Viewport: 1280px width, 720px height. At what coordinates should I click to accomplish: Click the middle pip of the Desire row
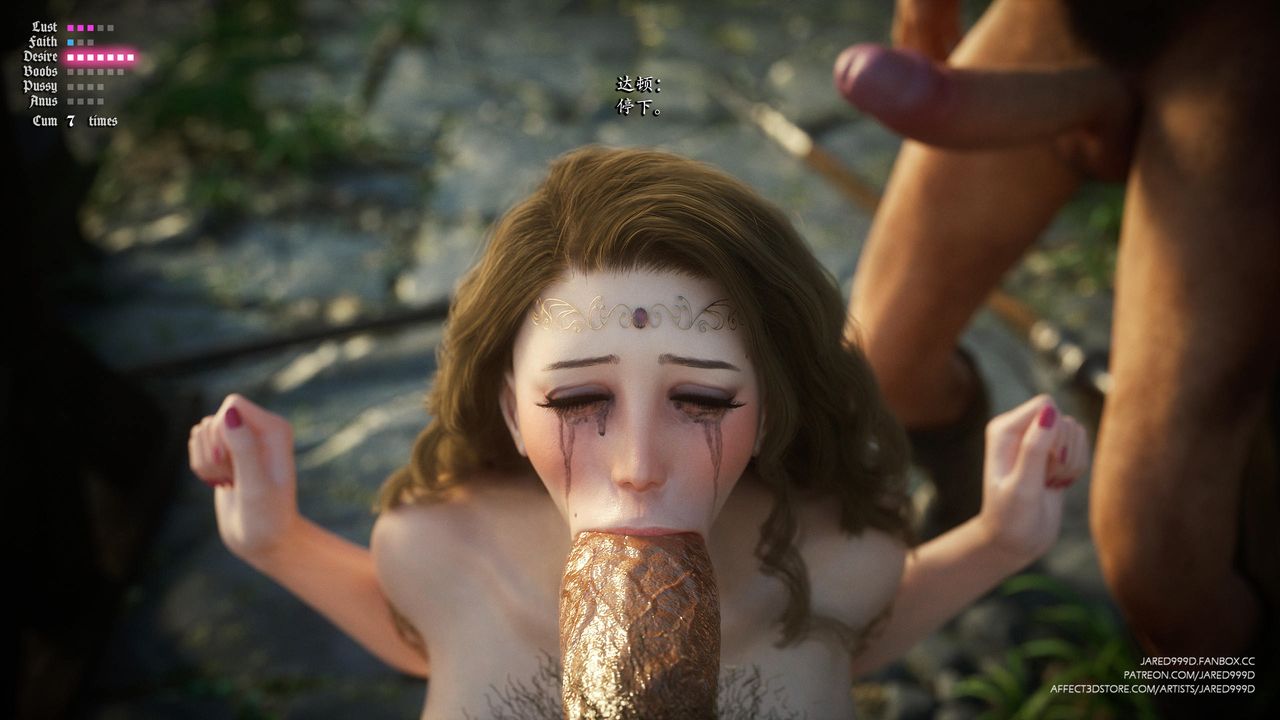coord(100,57)
